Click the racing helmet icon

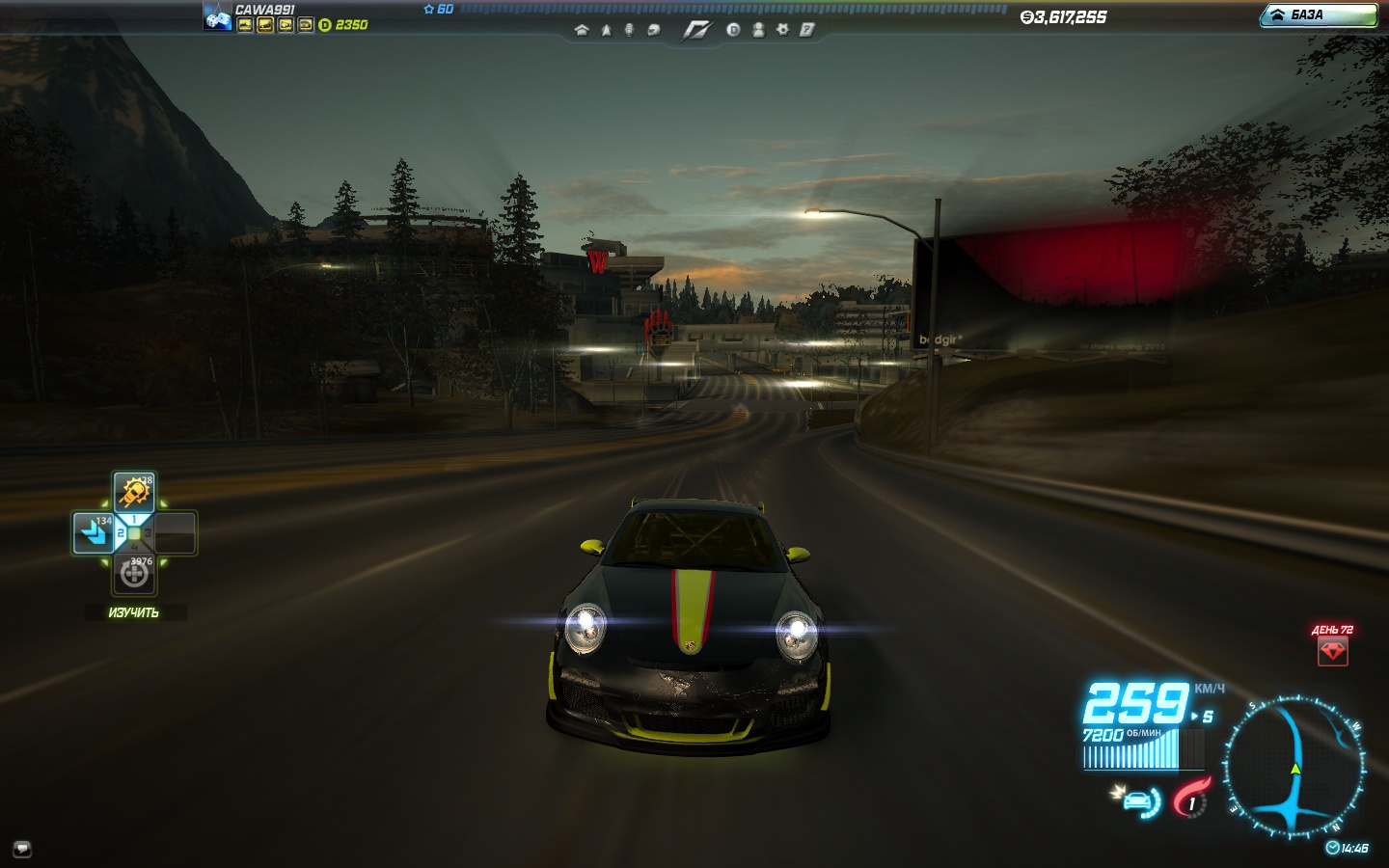653,30
